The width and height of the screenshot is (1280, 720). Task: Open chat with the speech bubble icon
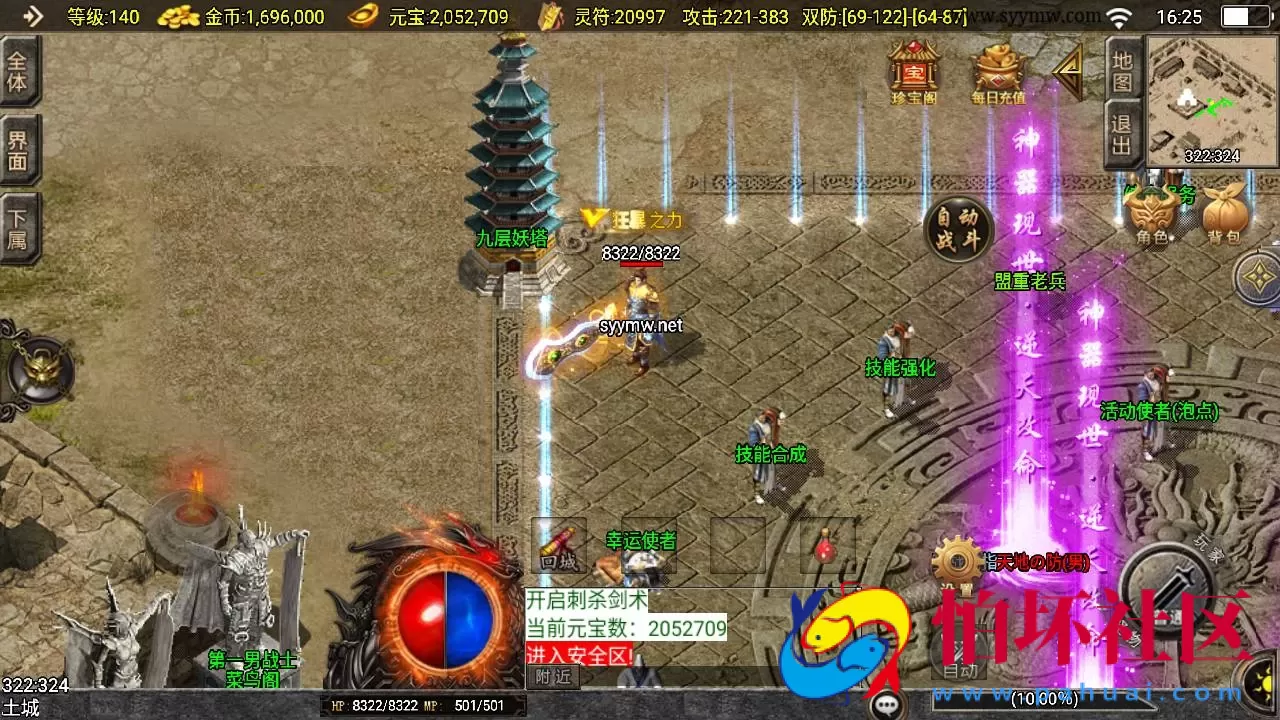(886, 706)
